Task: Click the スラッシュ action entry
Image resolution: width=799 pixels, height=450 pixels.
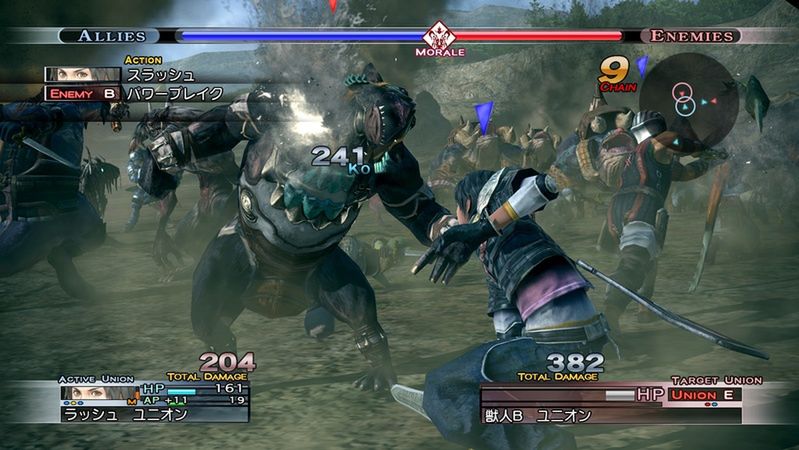Action: [x=160, y=75]
